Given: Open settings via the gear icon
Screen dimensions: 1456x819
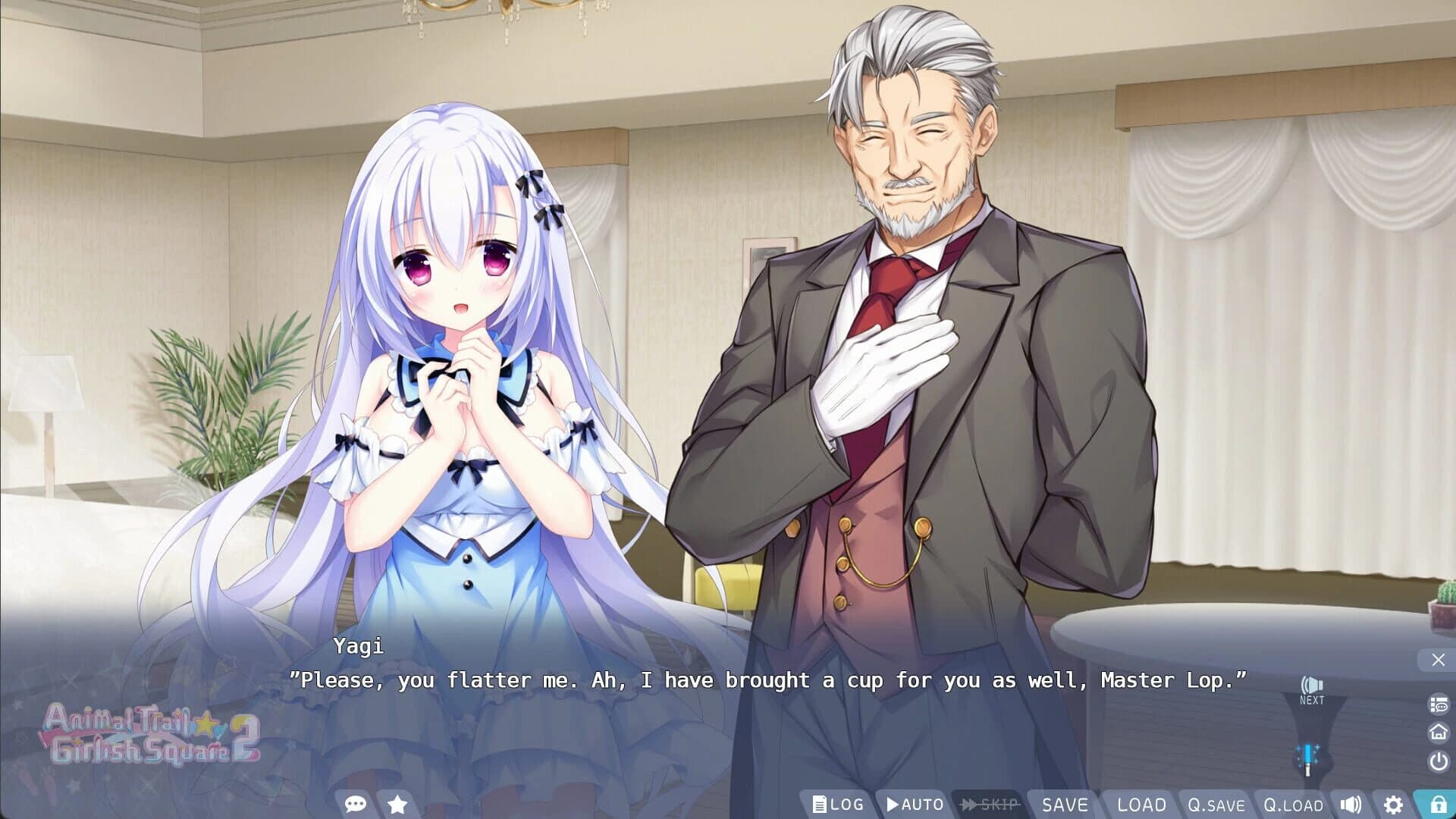Looking at the screenshot, I should [1395, 805].
